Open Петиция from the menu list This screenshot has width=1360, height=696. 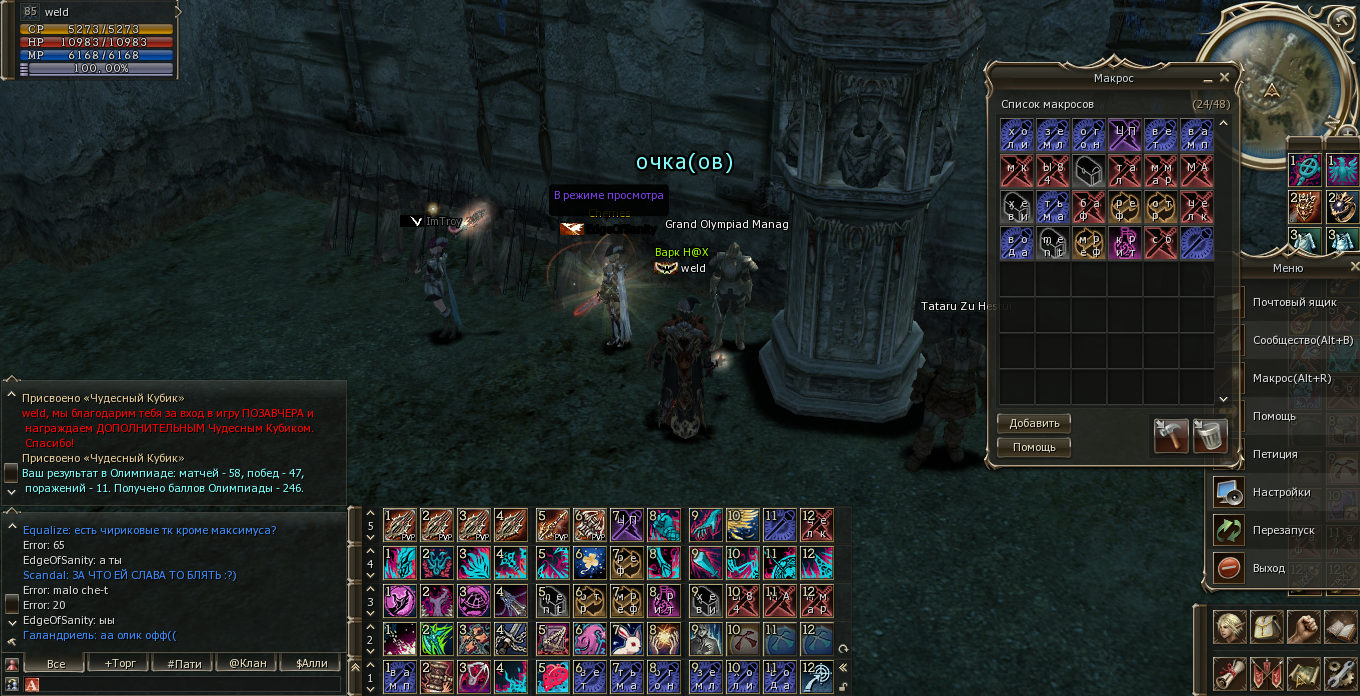[1275, 454]
